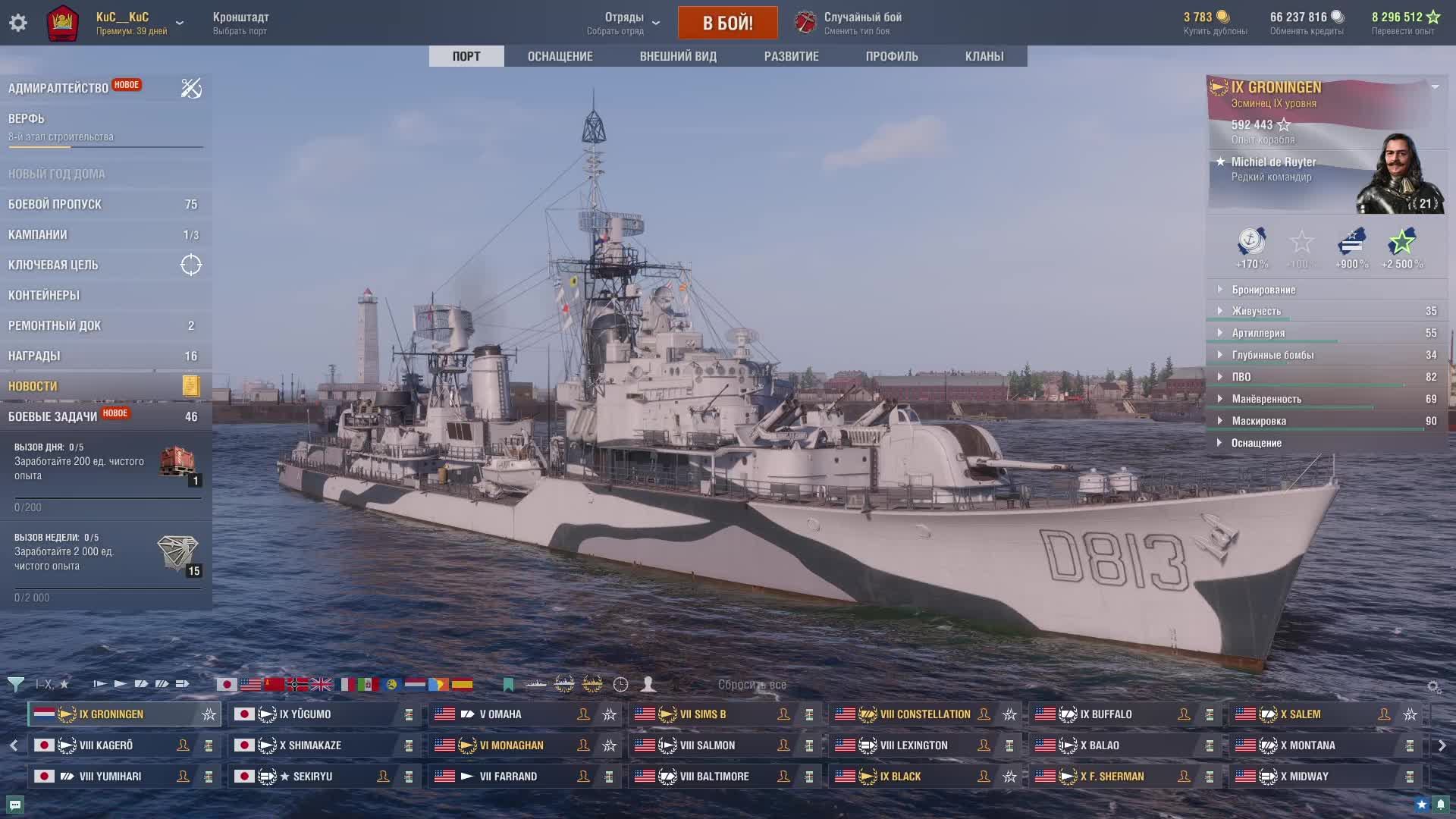
Task: Change battle type from Случайный бой
Action: (x=861, y=23)
